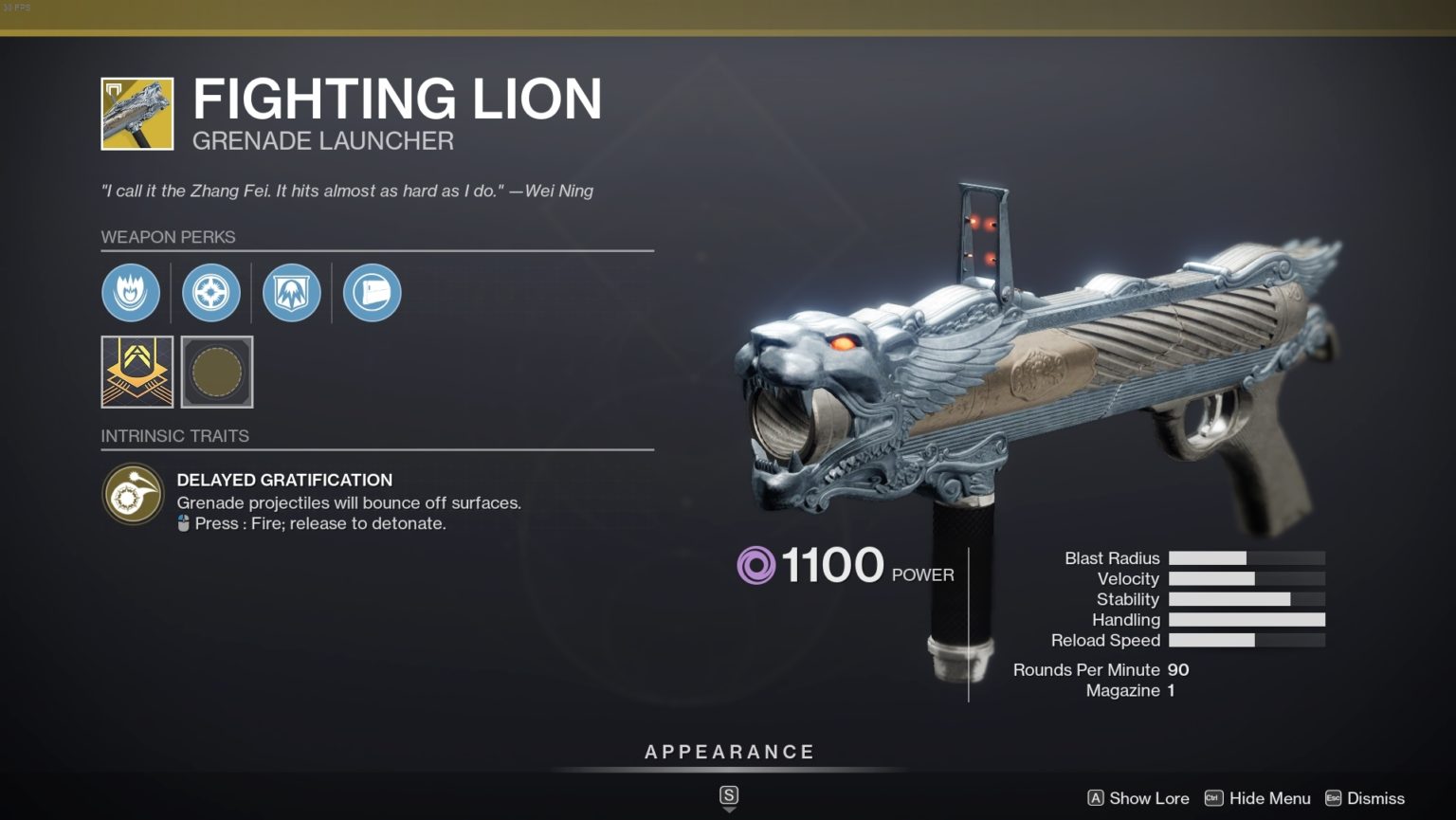Image resolution: width=1456 pixels, height=820 pixels.
Task: Select the flame-shaped barrel perk icon
Action: point(131,292)
